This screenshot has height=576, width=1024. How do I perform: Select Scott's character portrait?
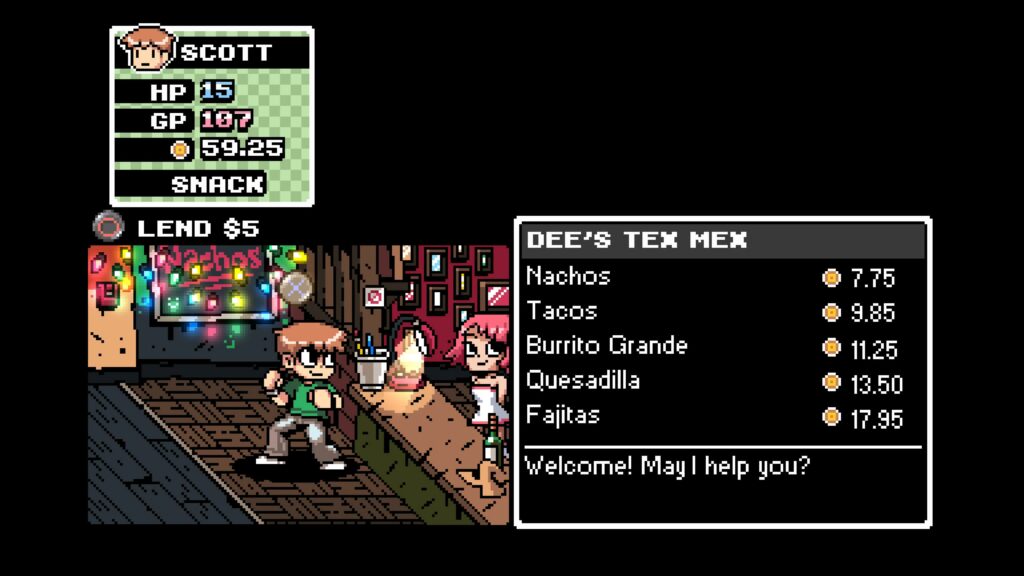click(x=146, y=50)
